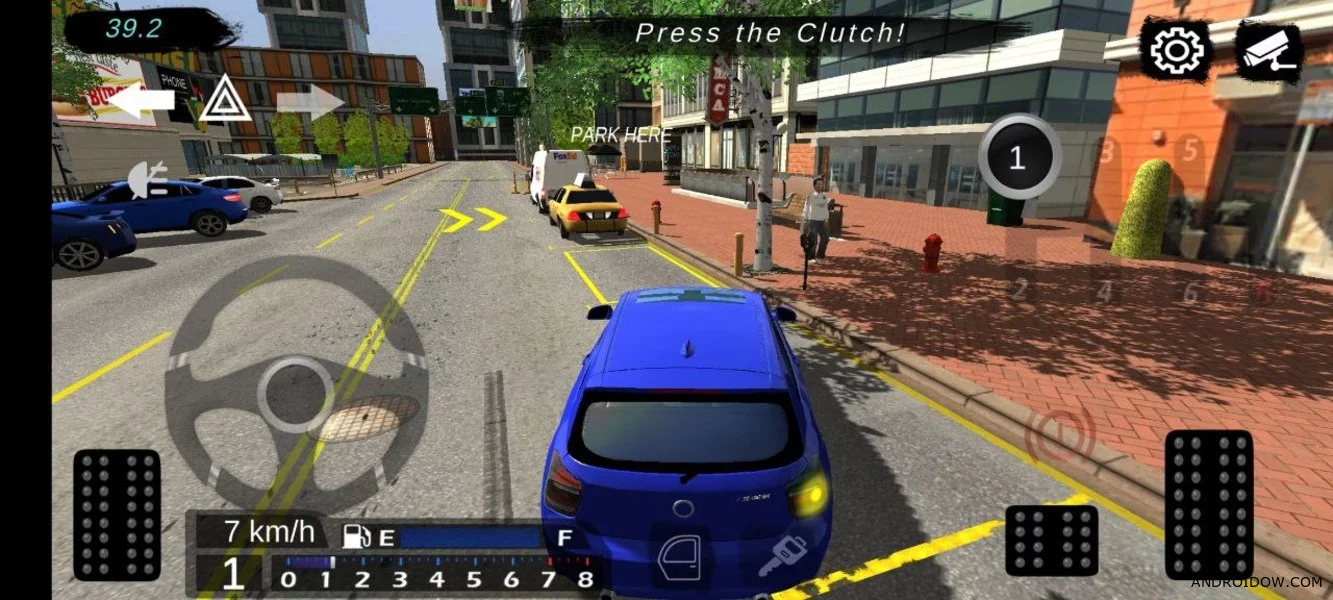The image size is (1333, 600).
Task: Click the car key ignition icon
Action: pyautogui.click(x=782, y=556)
